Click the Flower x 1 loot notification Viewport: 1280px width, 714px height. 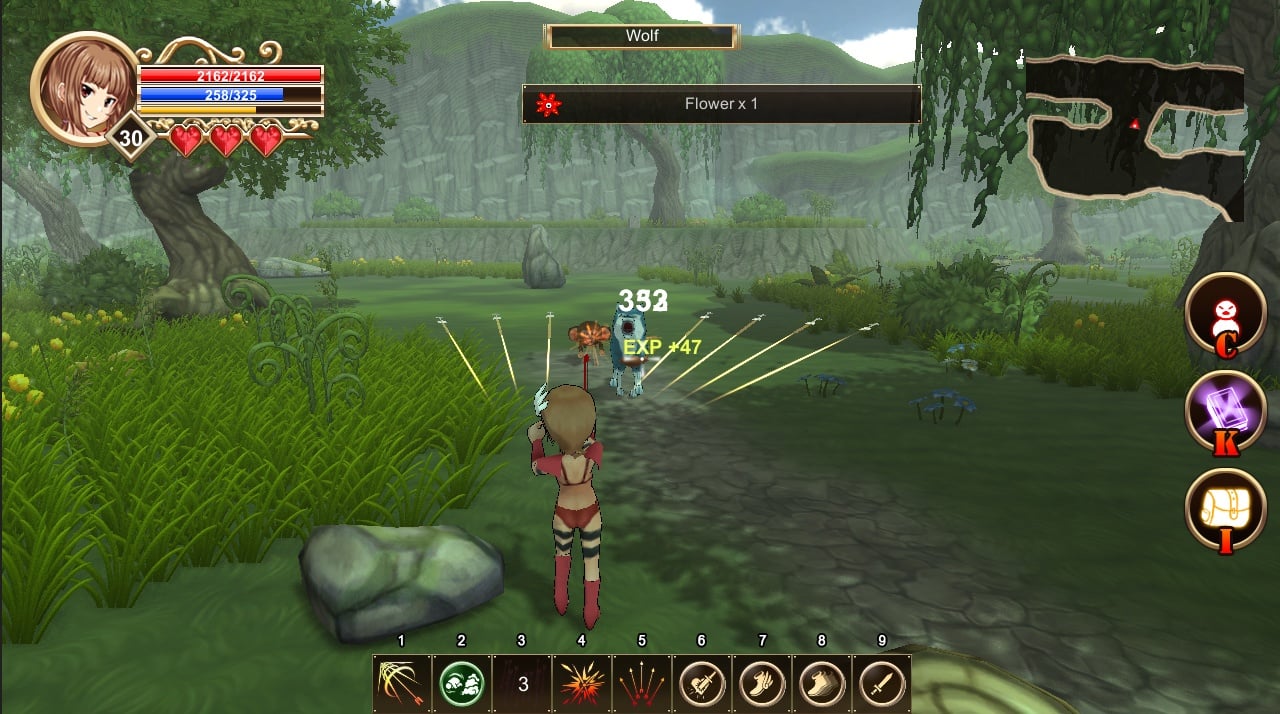coord(721,104)
